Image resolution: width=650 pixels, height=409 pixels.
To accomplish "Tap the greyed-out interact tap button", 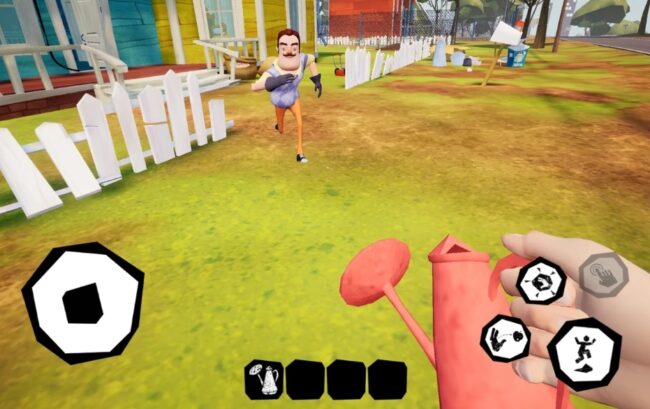I will click(x=604, y=275).
